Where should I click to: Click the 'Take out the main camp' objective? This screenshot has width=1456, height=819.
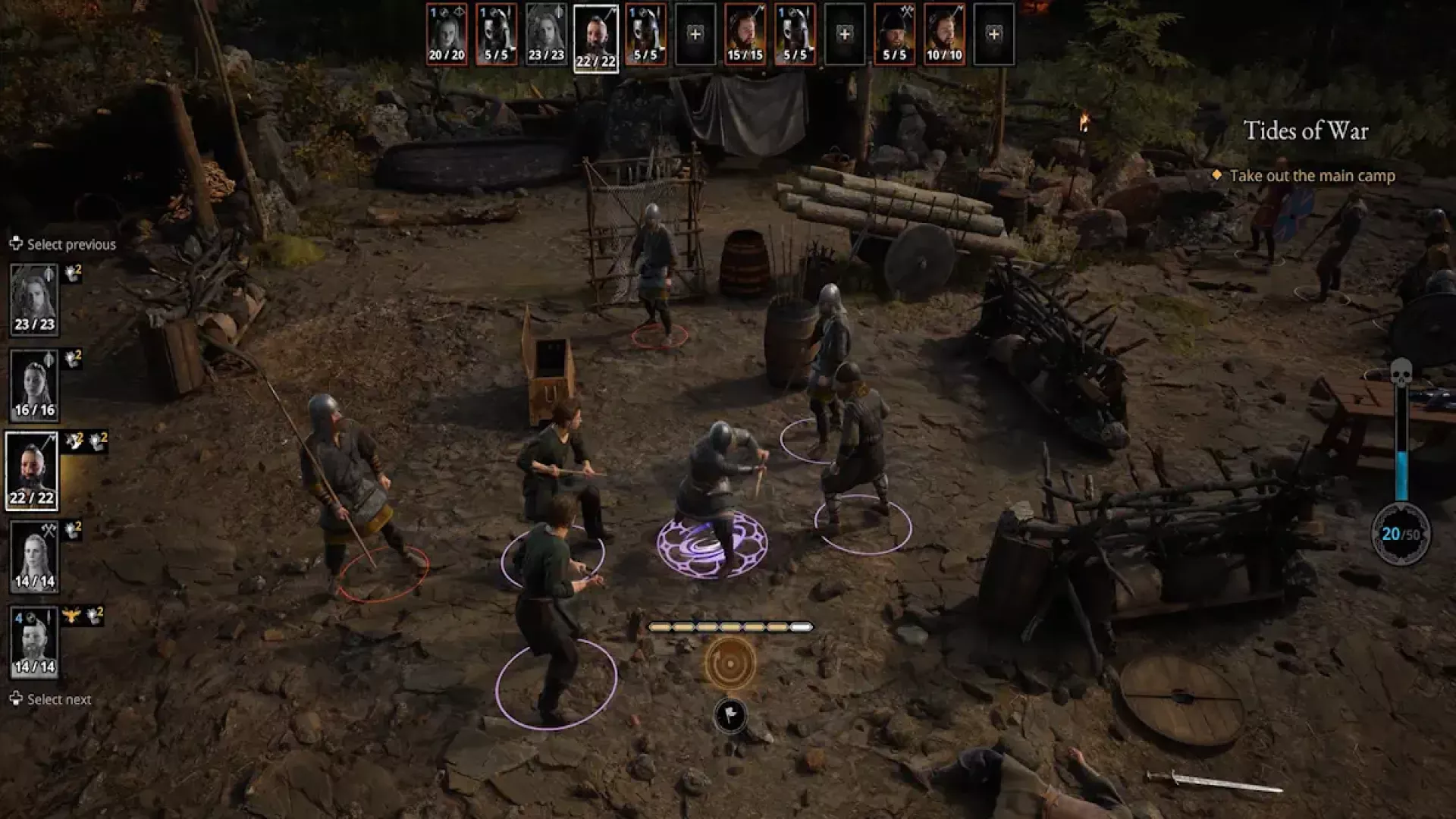coord(1312,176)
